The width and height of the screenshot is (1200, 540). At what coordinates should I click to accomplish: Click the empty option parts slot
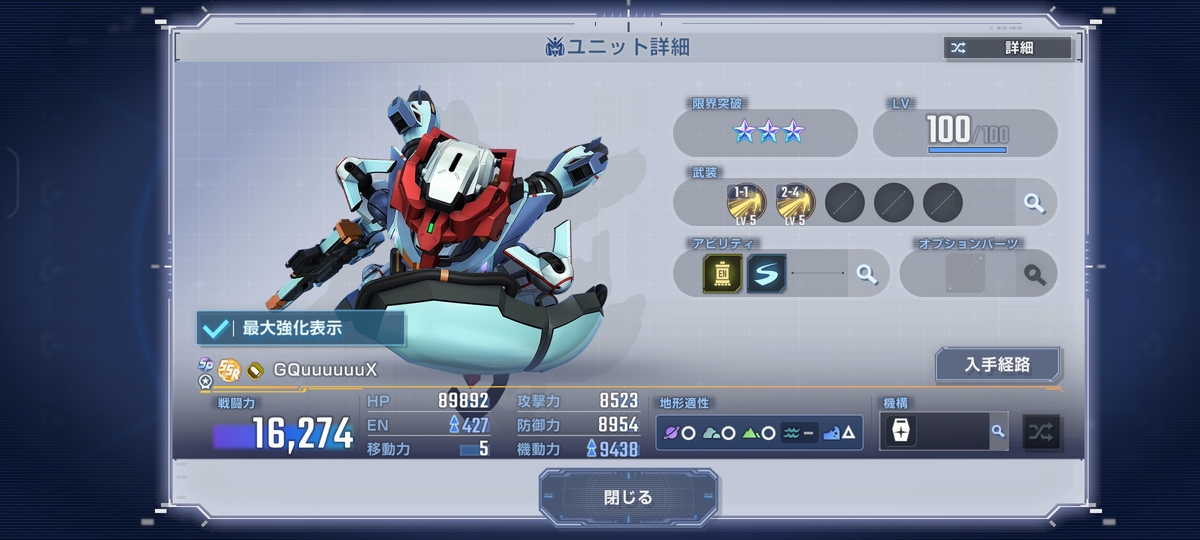pos(965,273)
